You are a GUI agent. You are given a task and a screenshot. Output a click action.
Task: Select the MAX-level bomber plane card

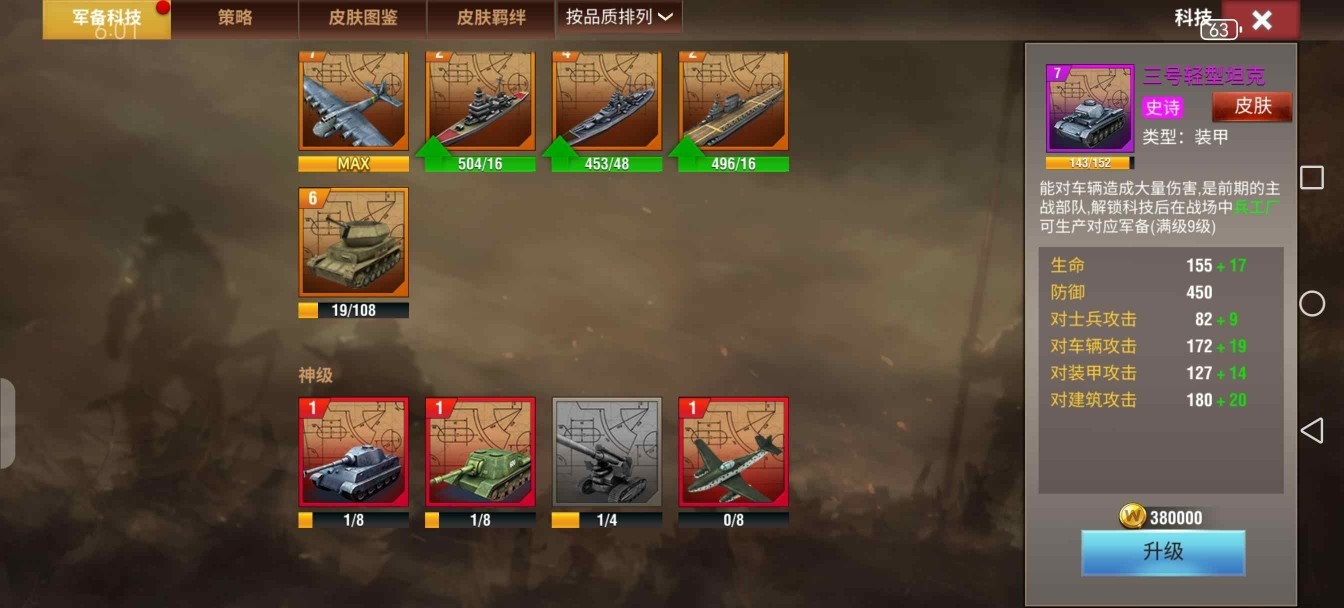pyautogui.click(x=354, y=102)
